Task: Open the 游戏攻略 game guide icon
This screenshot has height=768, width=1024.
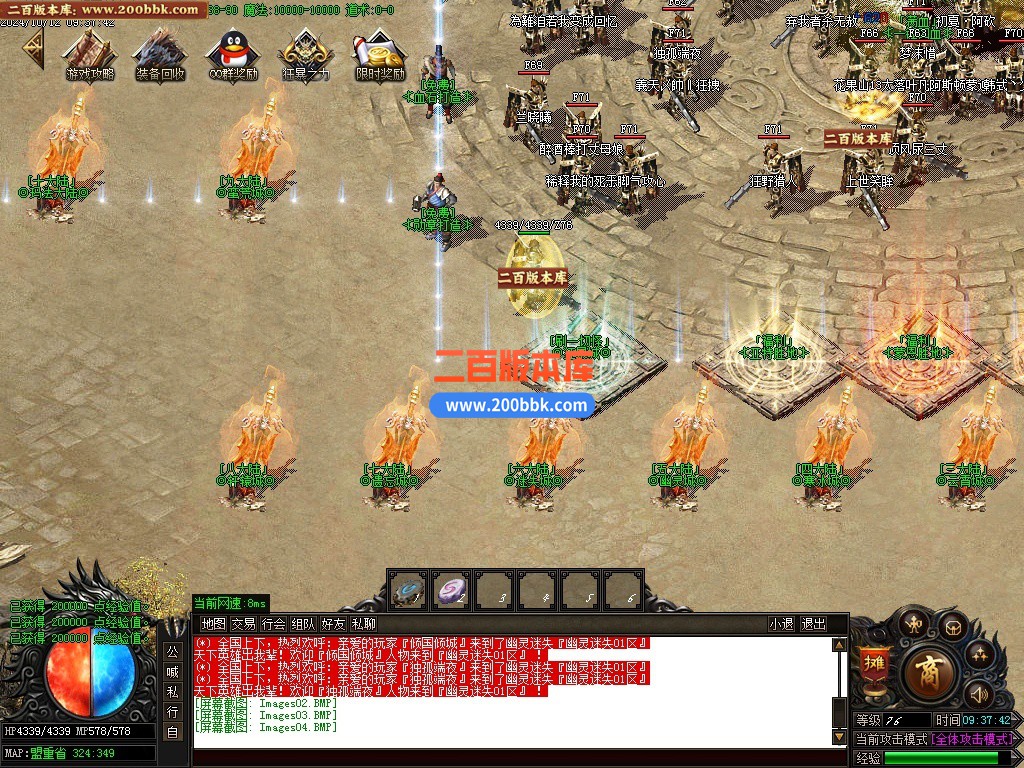Action: pyautogui.click(x=90, y=55)
